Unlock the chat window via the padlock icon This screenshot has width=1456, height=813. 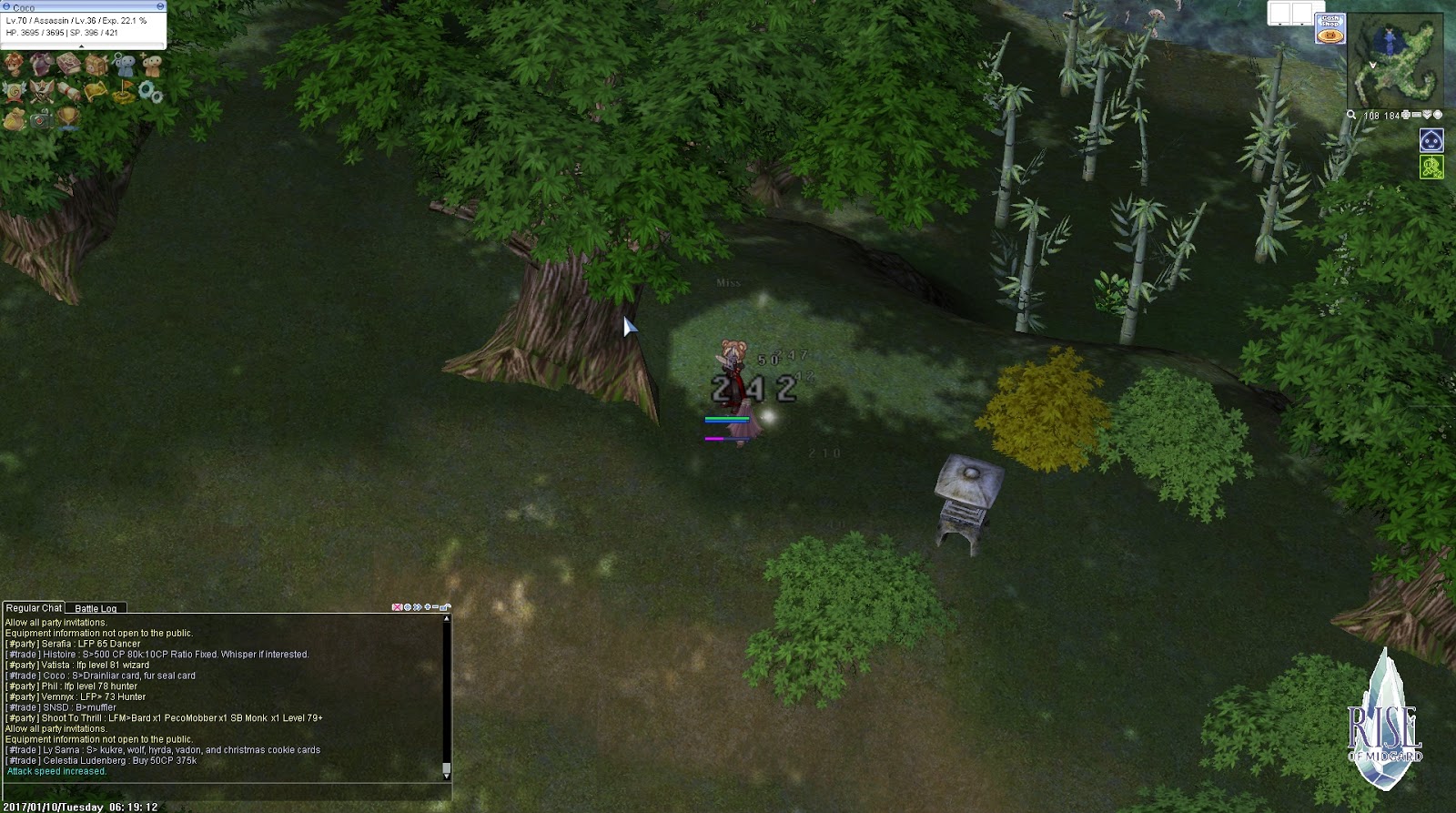click(x=444, y=606)
